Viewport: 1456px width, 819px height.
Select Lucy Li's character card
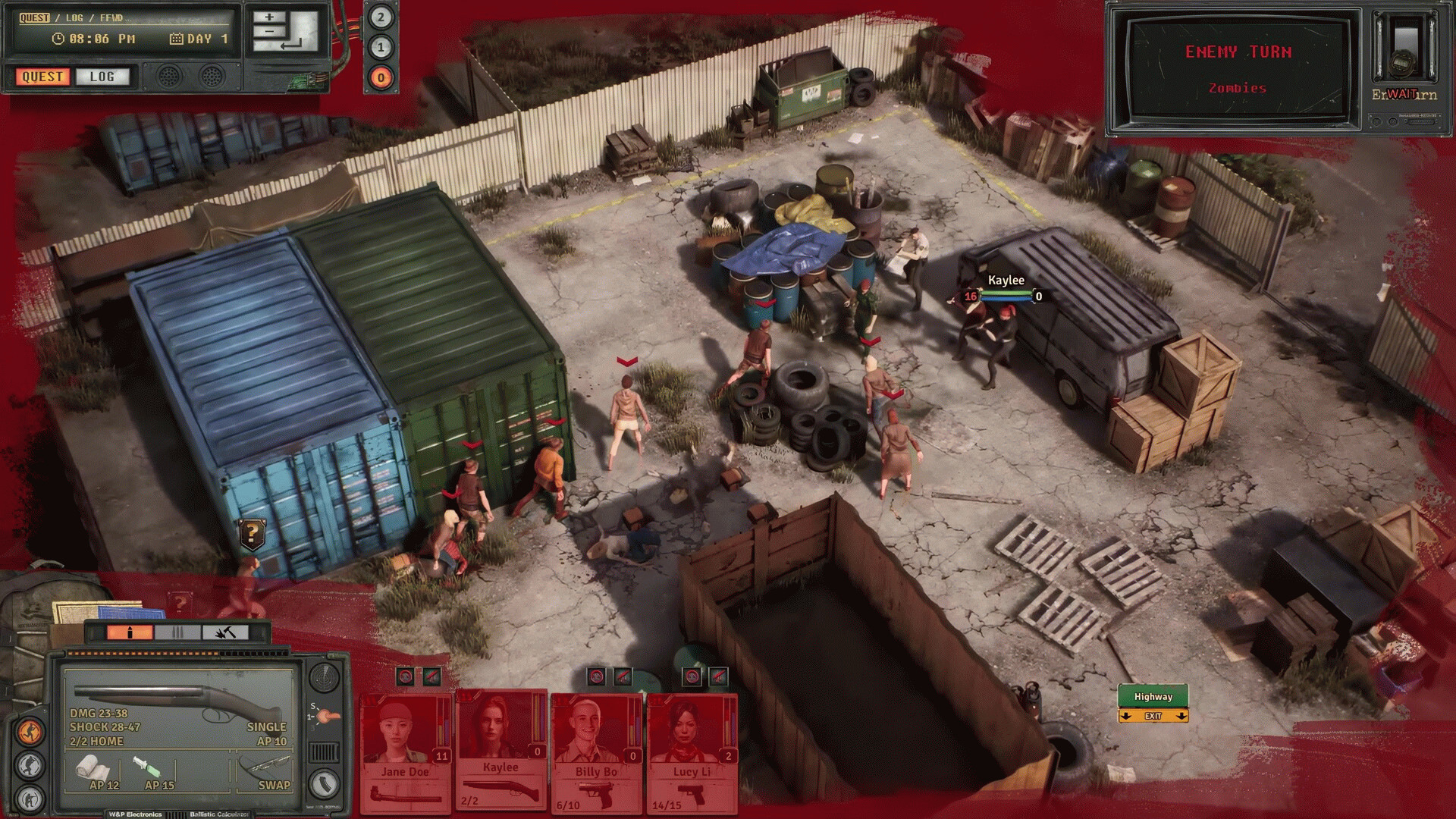coord(692,751)
